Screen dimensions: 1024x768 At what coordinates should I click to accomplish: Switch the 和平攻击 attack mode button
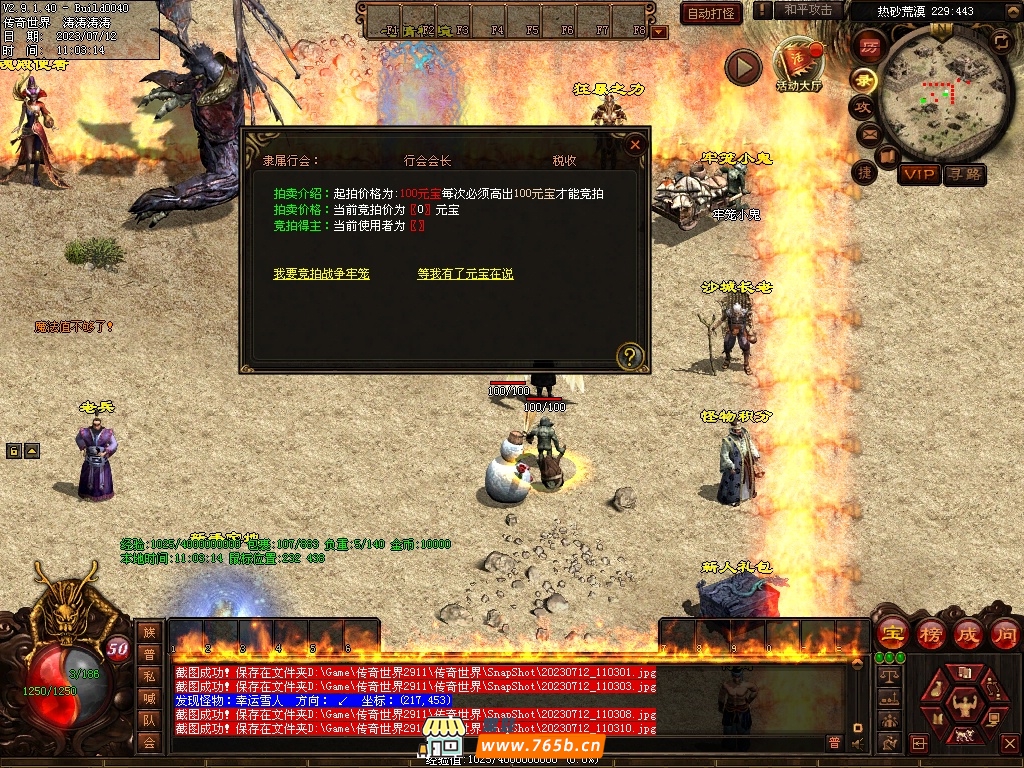(808, 10)
